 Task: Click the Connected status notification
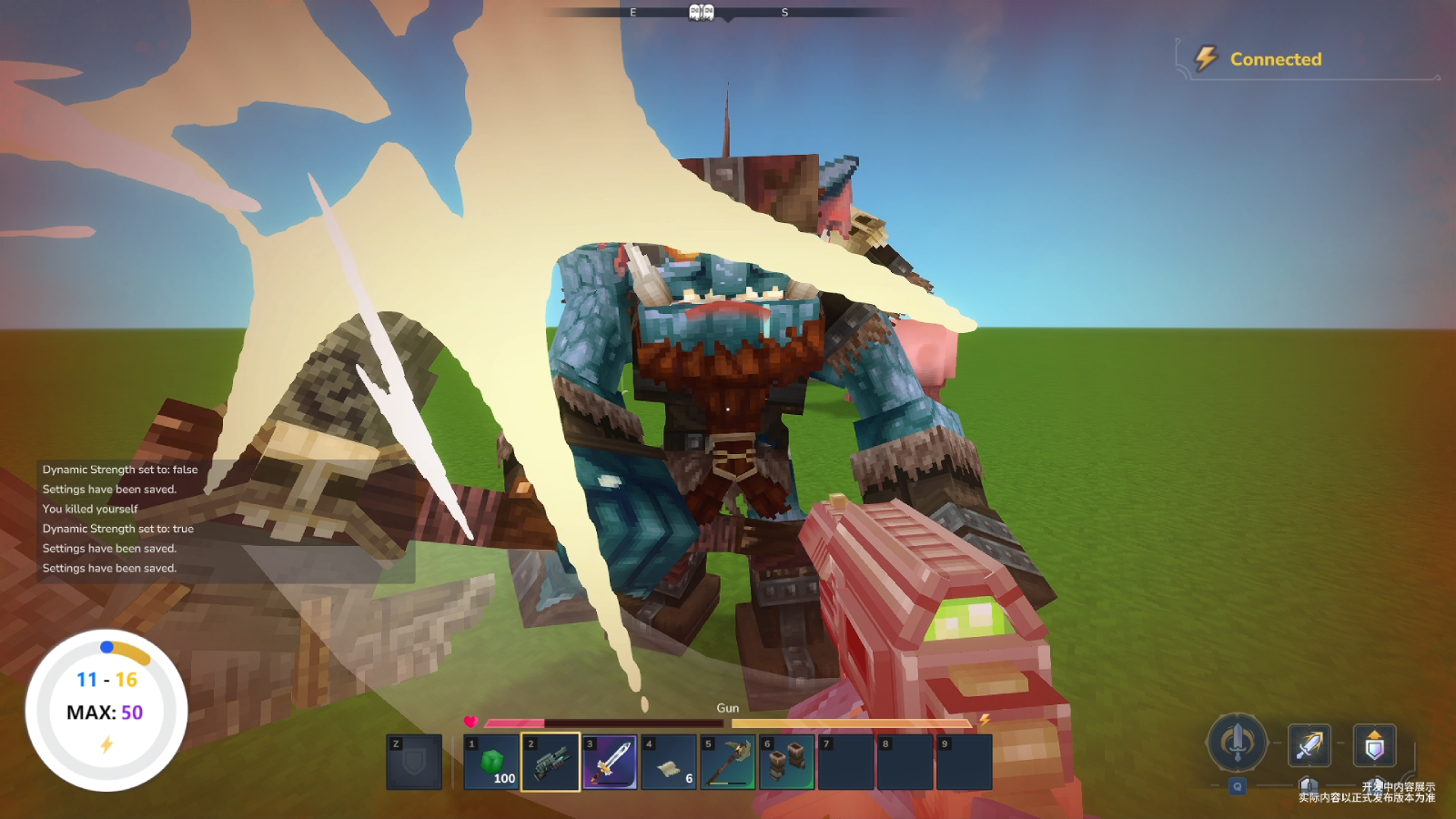pos(1274,59)
